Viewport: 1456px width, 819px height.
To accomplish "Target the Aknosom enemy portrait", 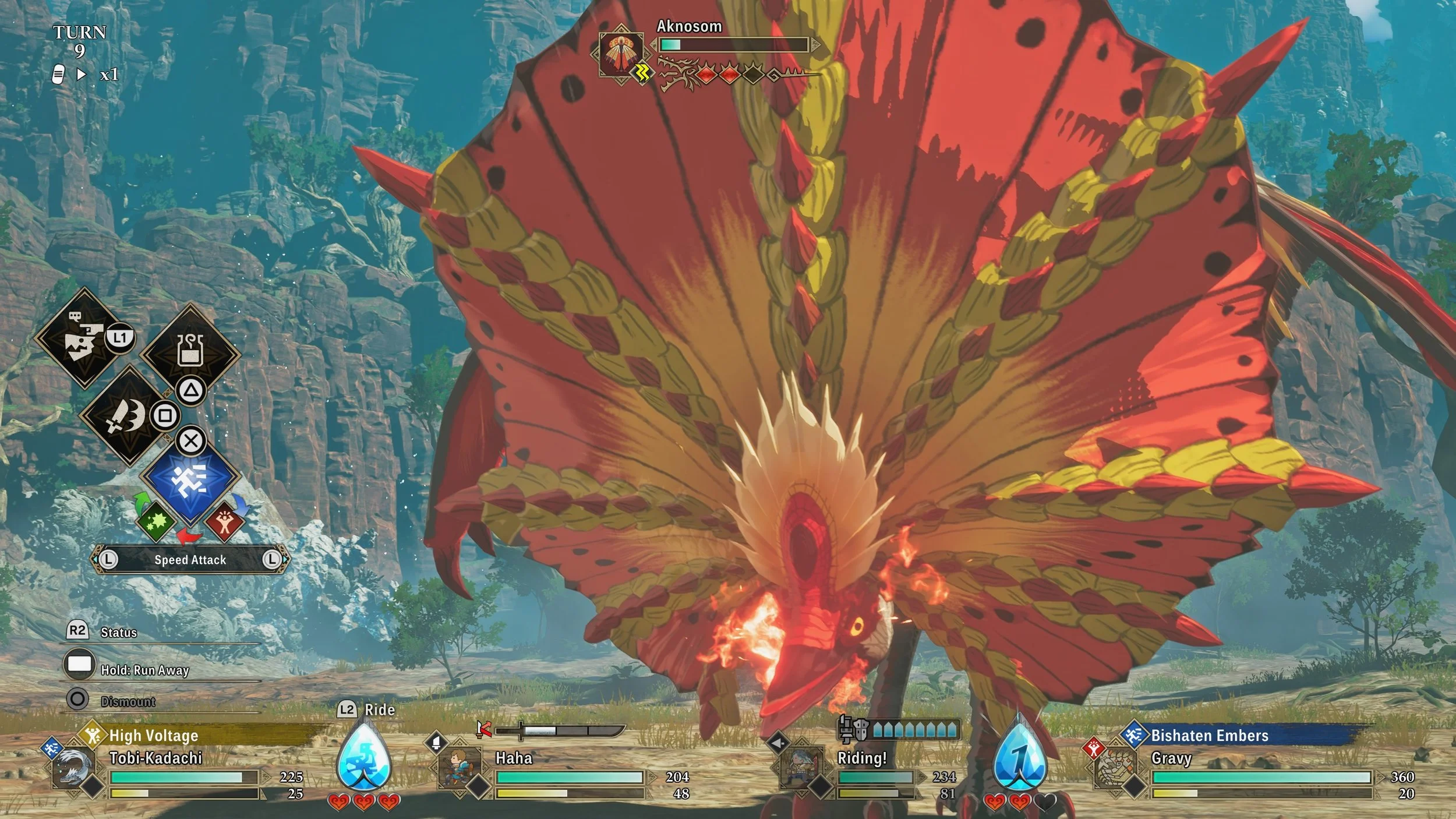I will (x=621, y=52).
